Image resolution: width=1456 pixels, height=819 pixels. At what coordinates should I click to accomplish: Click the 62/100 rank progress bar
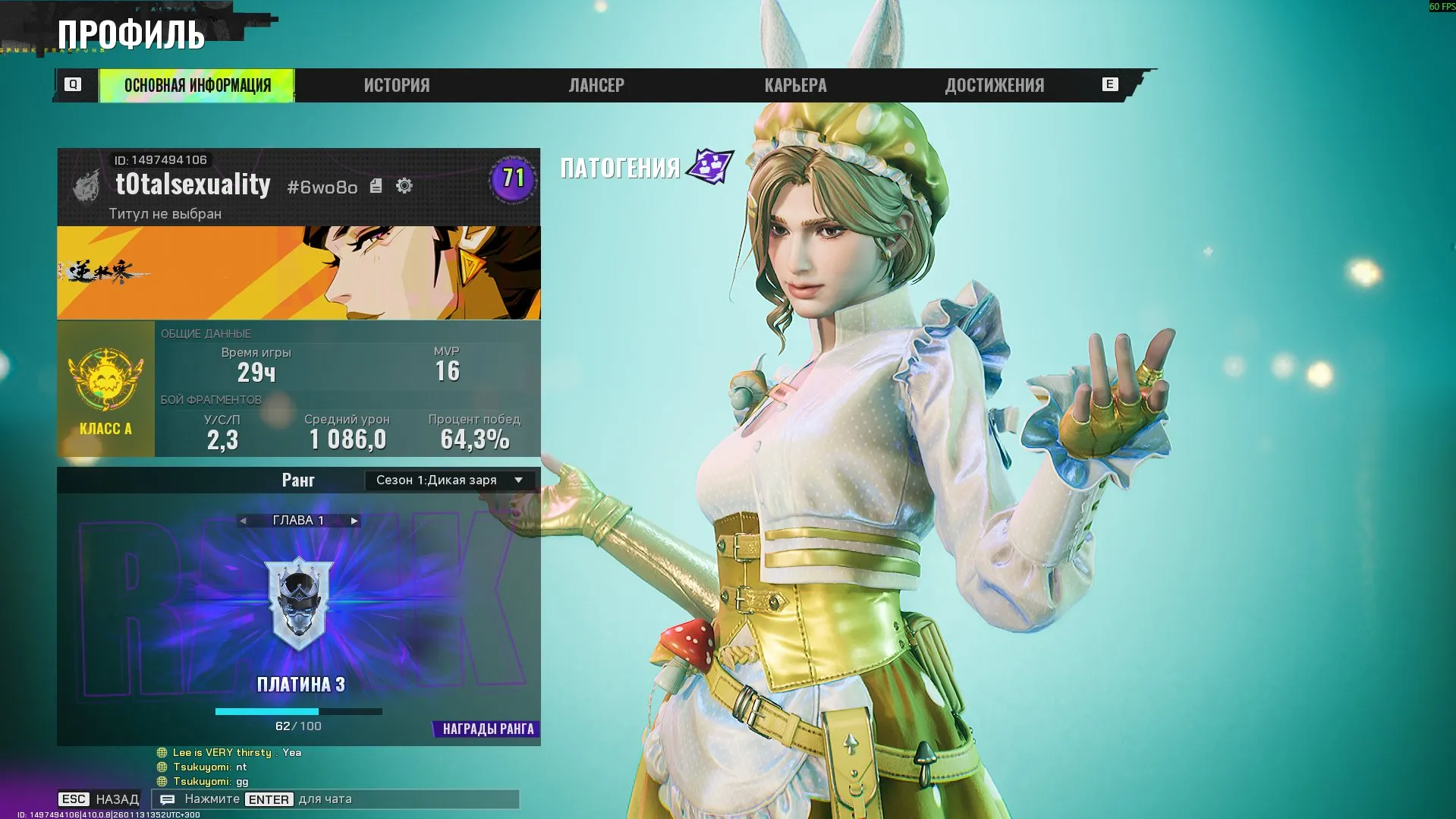point(299,711)
